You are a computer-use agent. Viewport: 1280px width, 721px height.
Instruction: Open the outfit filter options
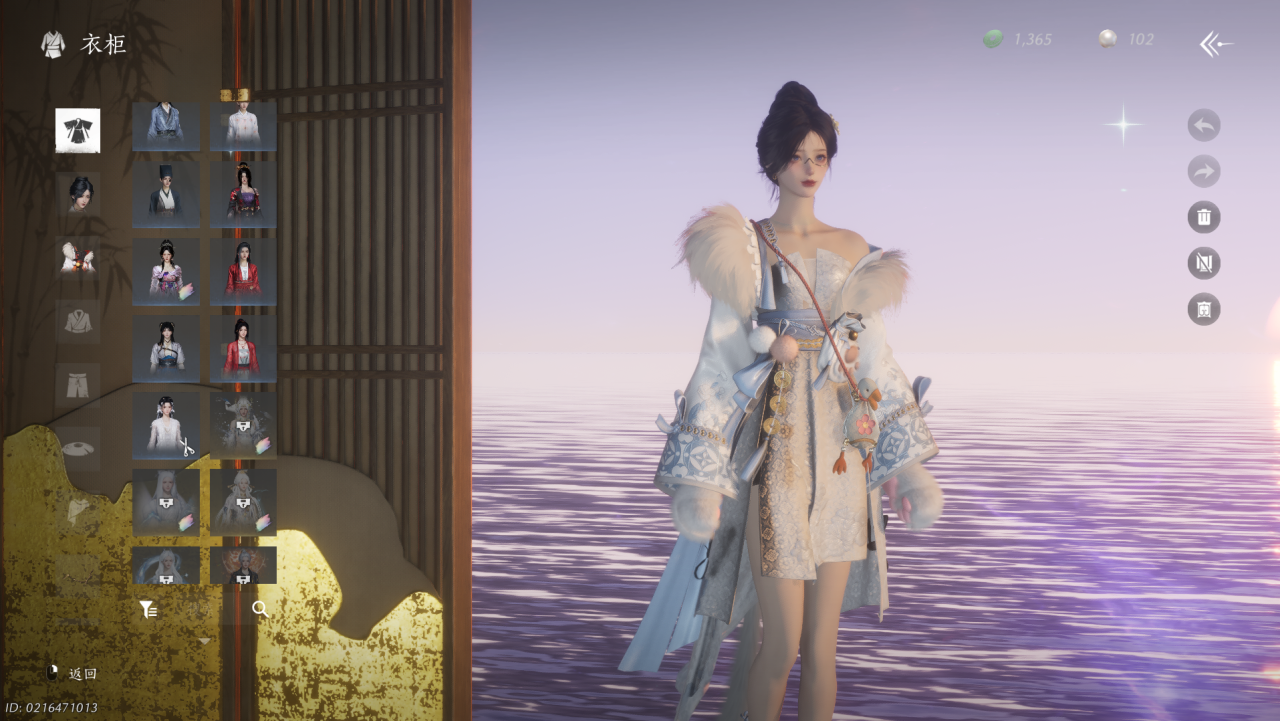[148, 609]
